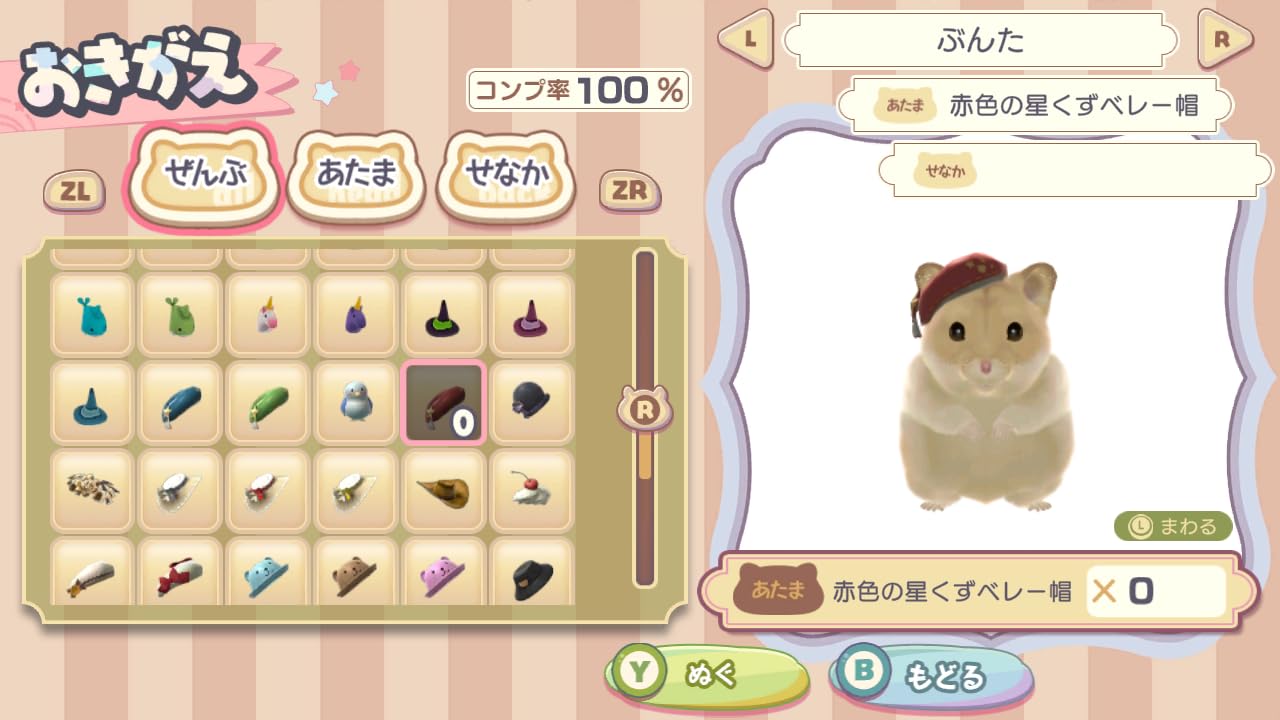Switch to the あたま tab
Image resolution: width=1280 pixels, height=720 pixels.
[x=355, y=172]
